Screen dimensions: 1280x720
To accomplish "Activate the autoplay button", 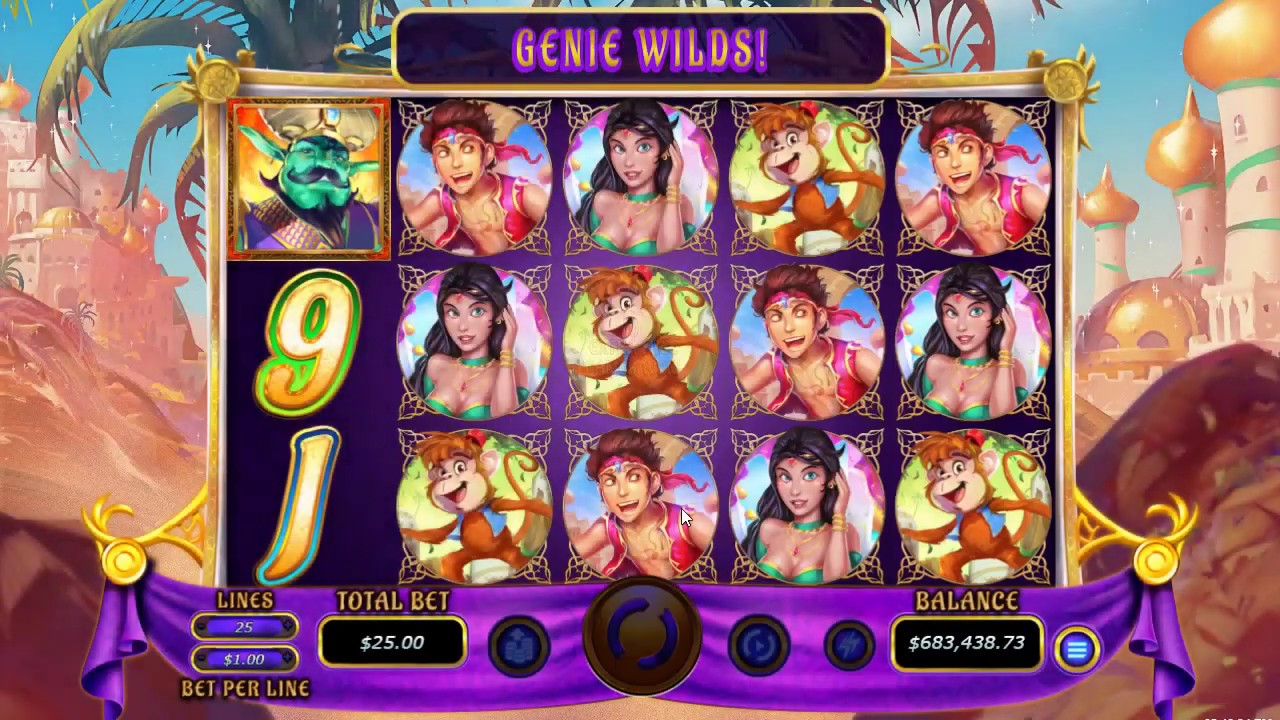I will pos(759,646).
